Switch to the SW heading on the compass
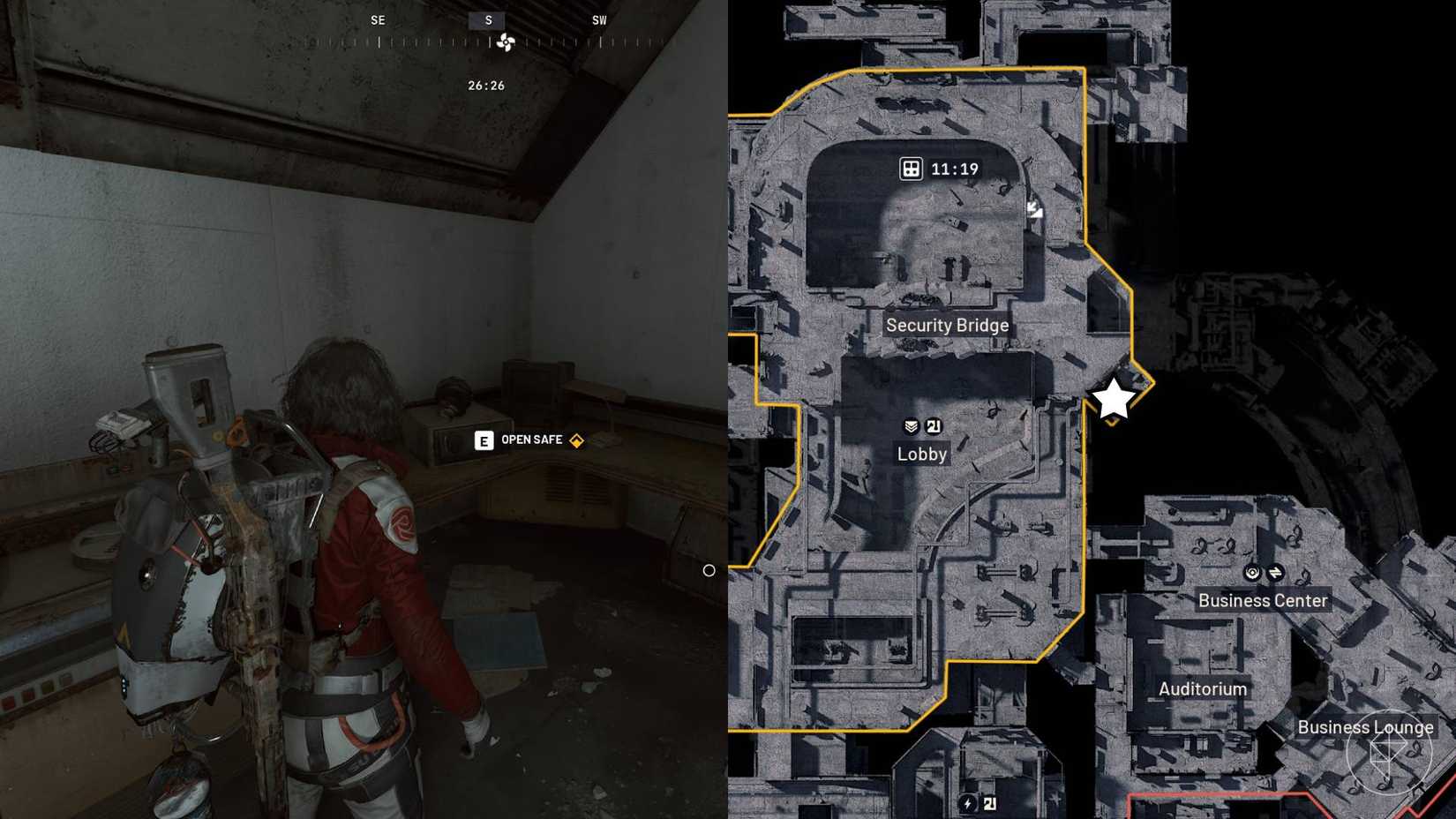Viewport: 1456px width, 819px height. coord(600,19)
